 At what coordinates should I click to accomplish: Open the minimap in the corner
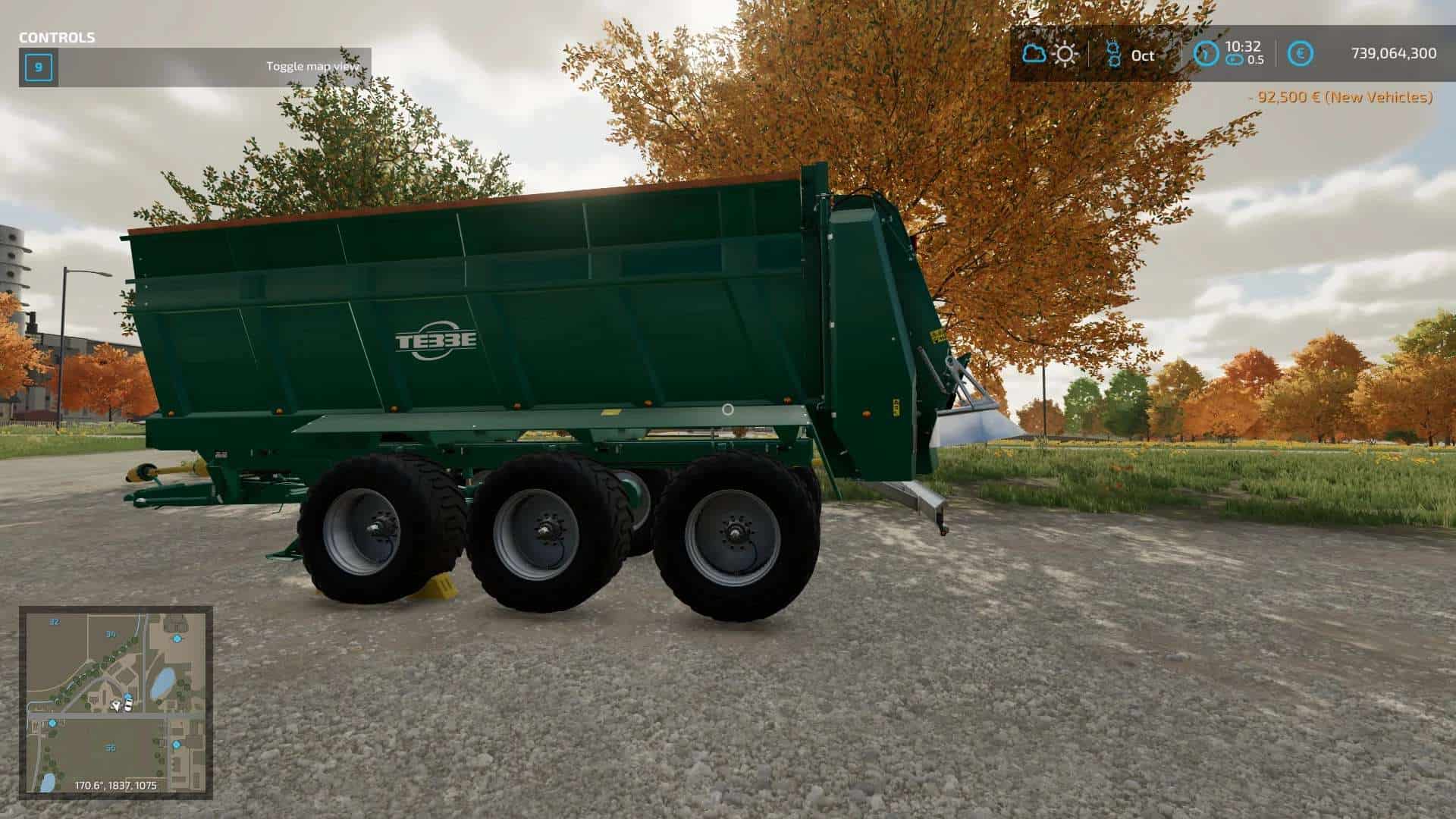[x=115, y=701]
